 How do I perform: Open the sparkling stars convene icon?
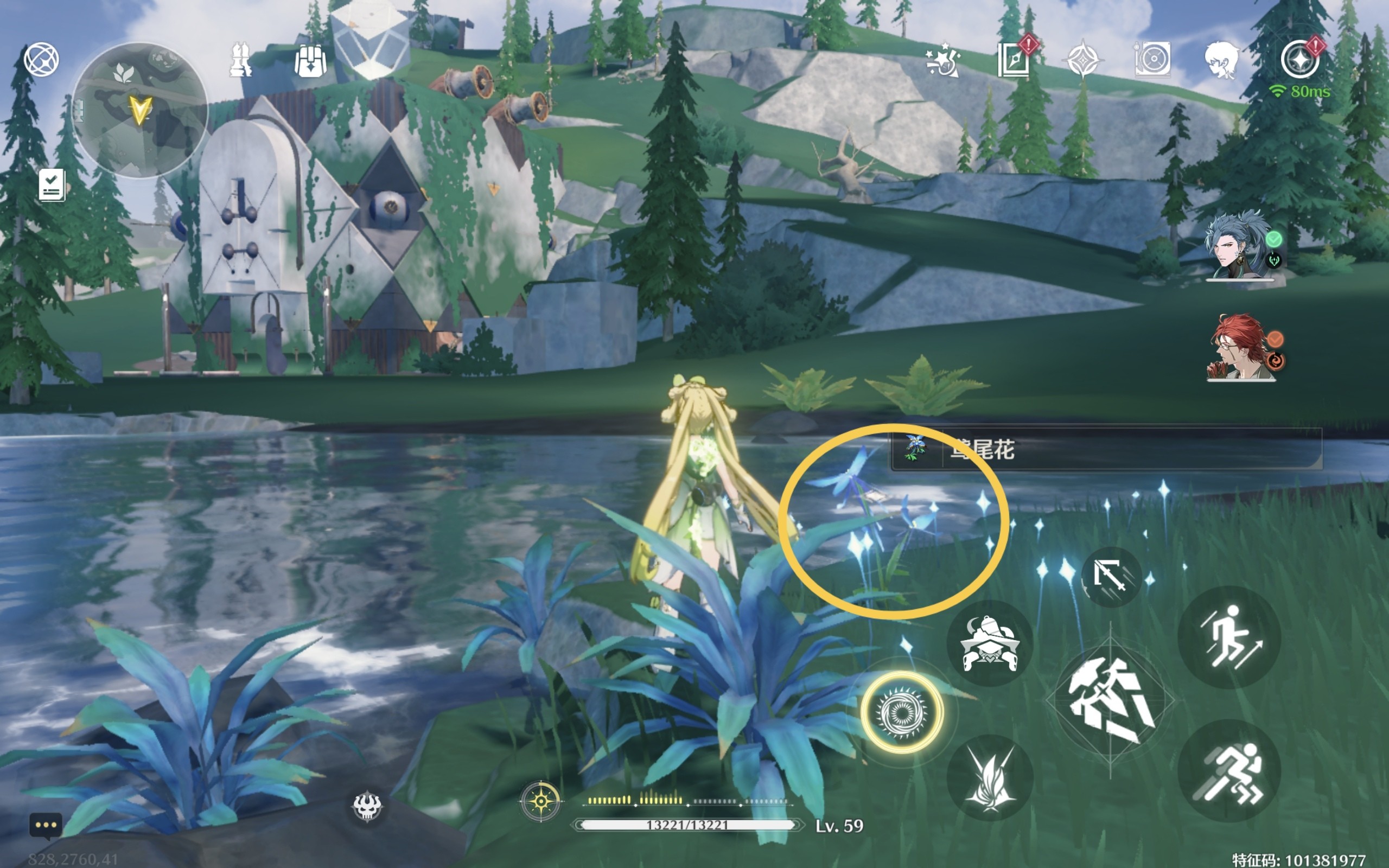coord(942,60)
